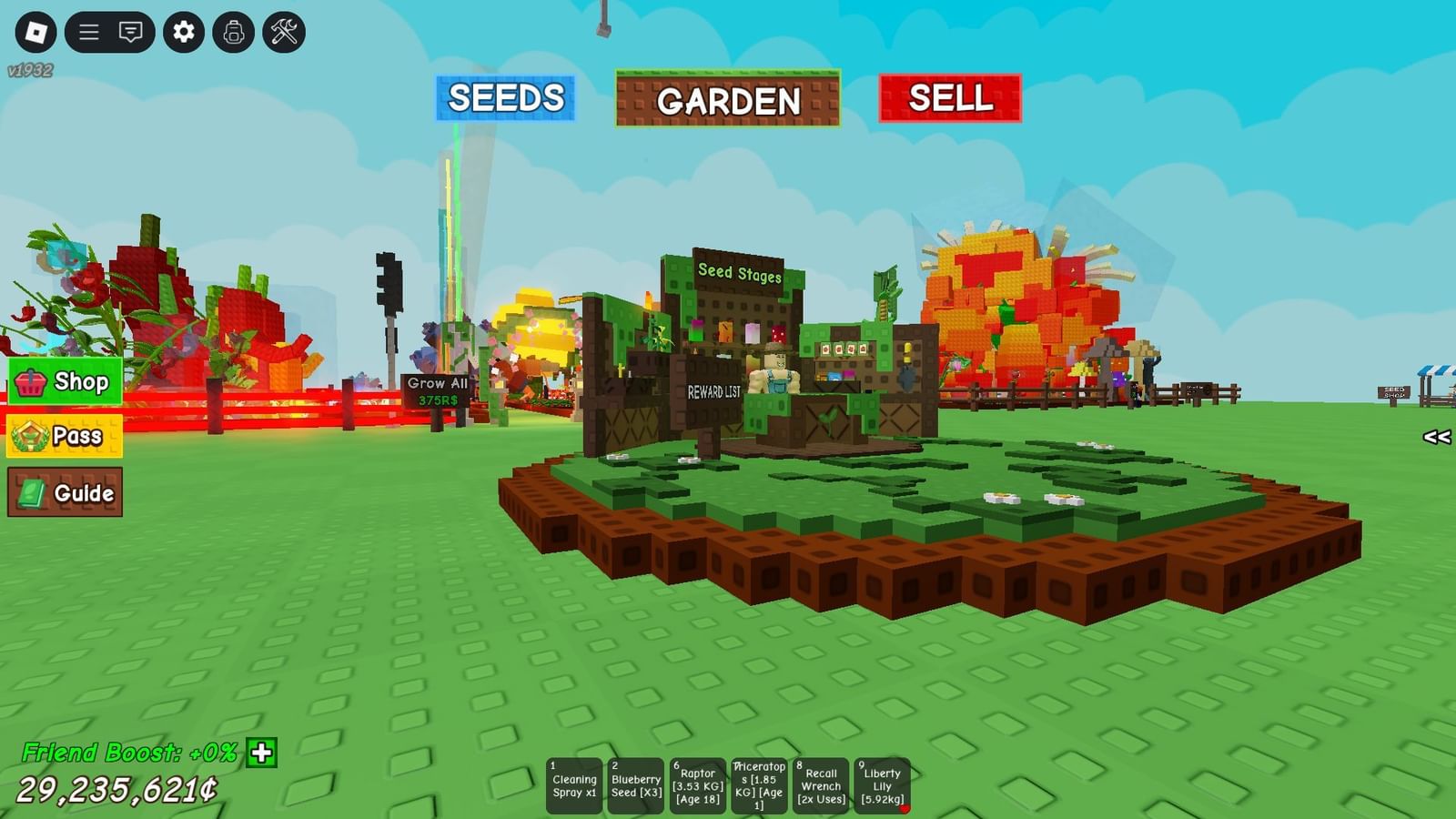Click the 29,235,621¢ currency counter
Screen dimensions: 1456x819
(116, 788)
